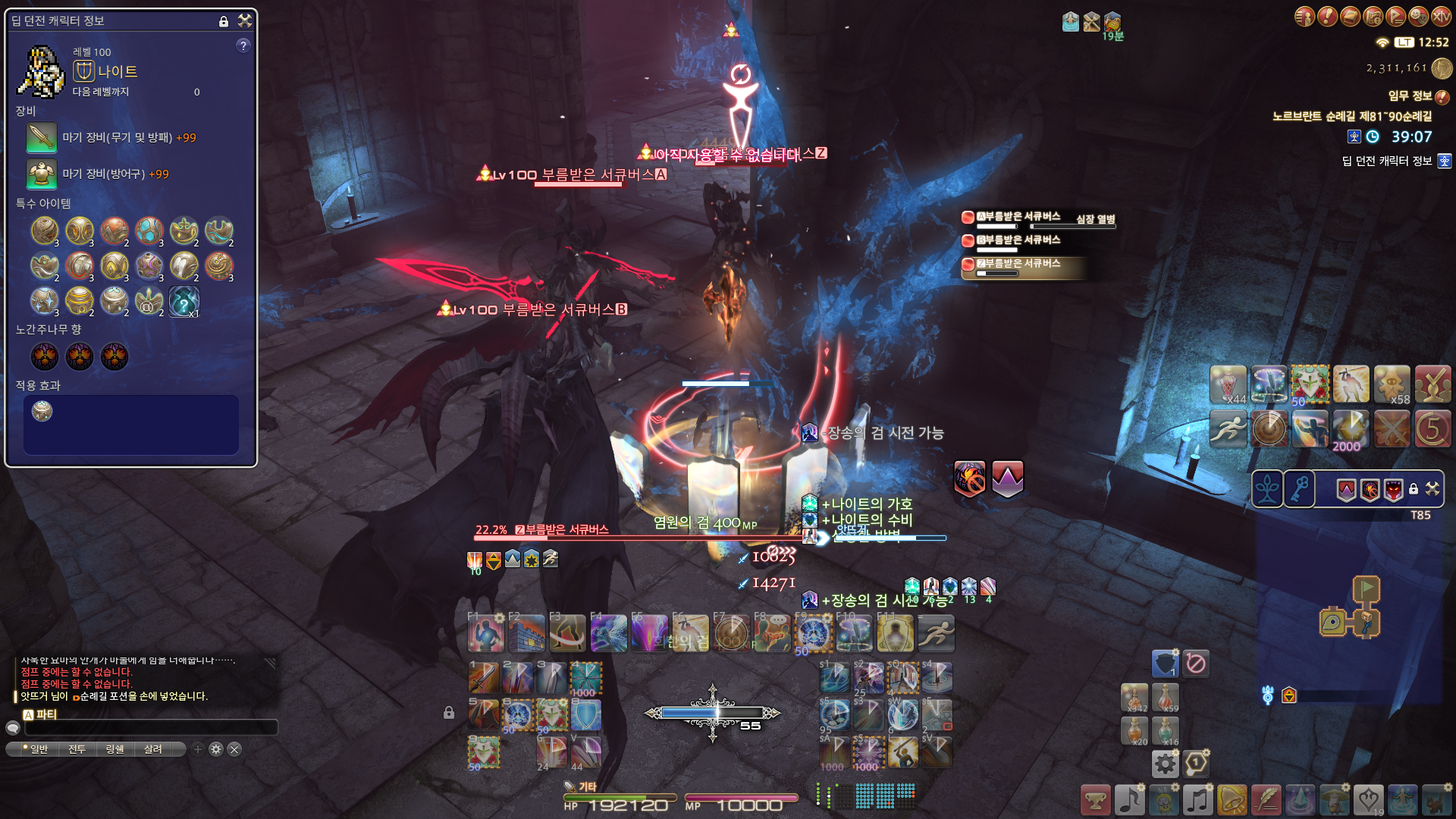Target 부름받은 서큐버스 B in enemy list

point(1018,240)
